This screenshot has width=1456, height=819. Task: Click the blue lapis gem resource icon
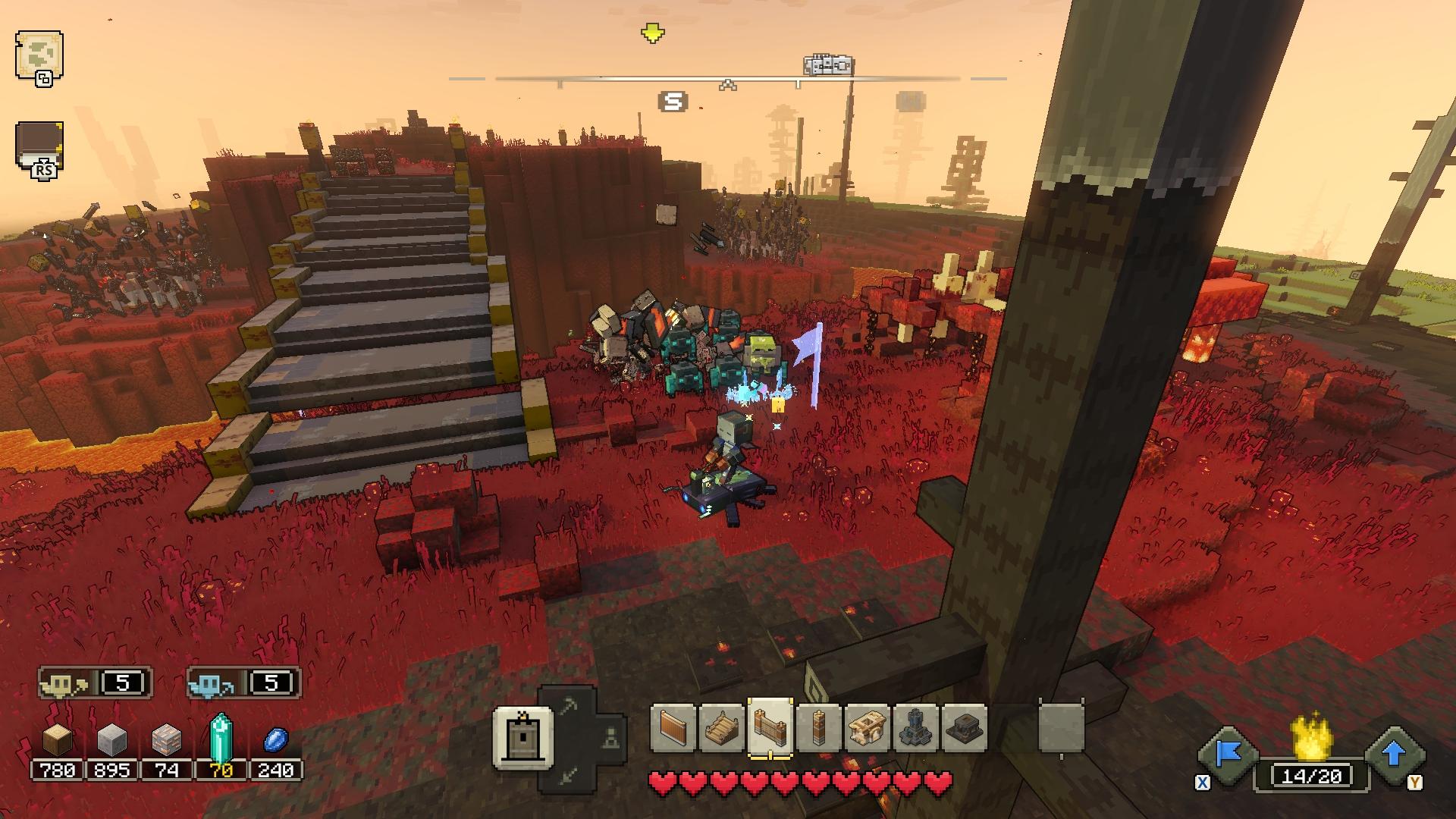coord(275,739)
